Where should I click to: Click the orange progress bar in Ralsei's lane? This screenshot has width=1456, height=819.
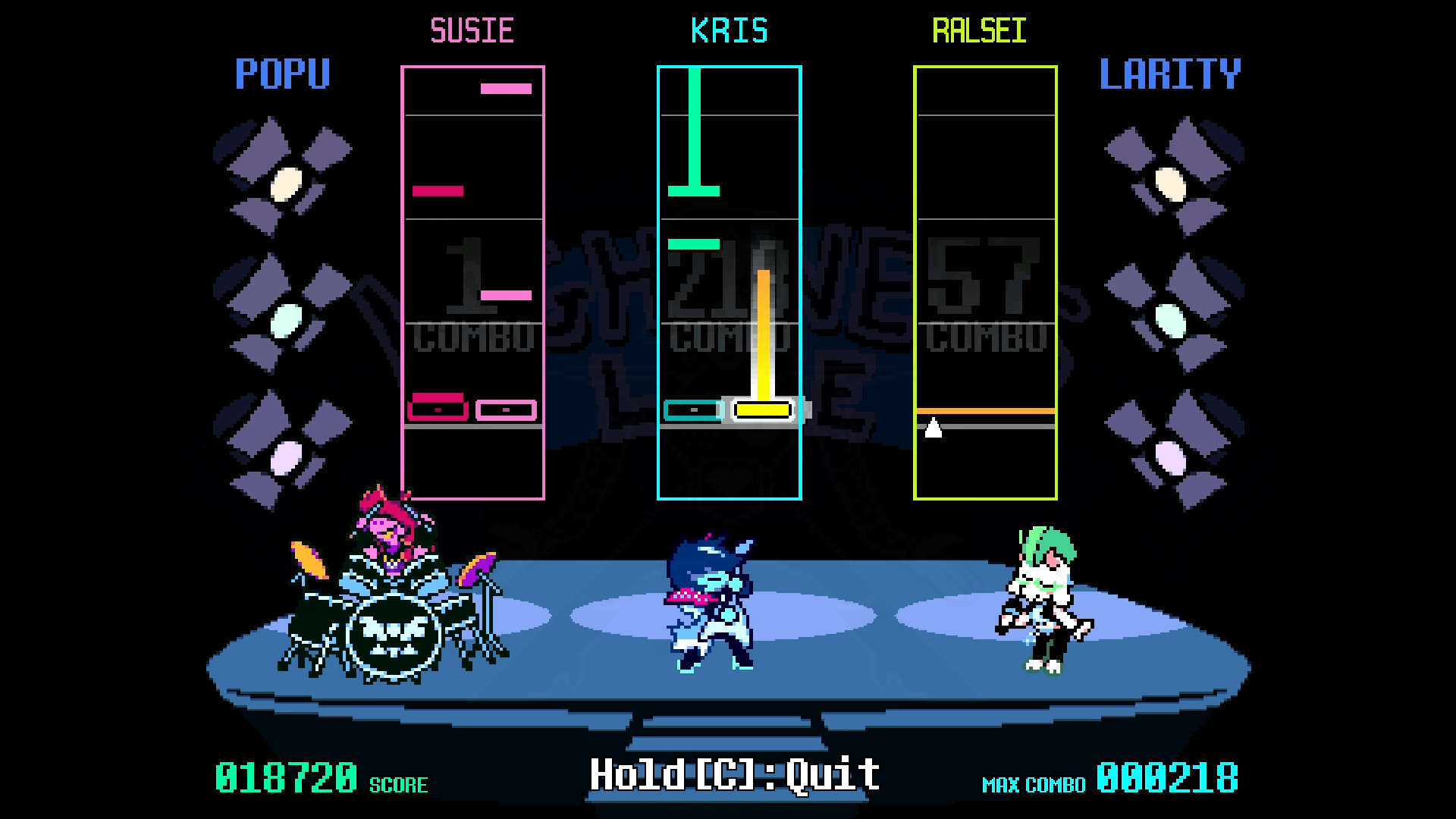click(985, 410)
